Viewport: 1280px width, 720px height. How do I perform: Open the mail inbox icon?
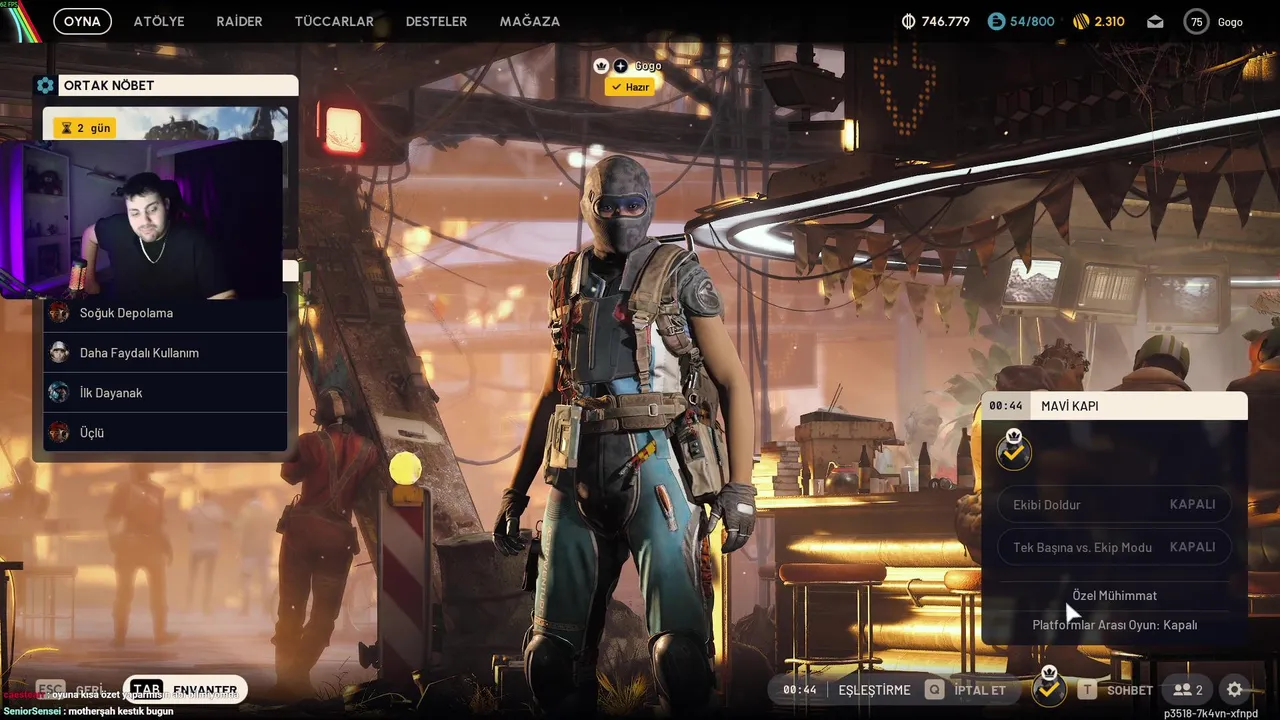(x=1155, y=21)
